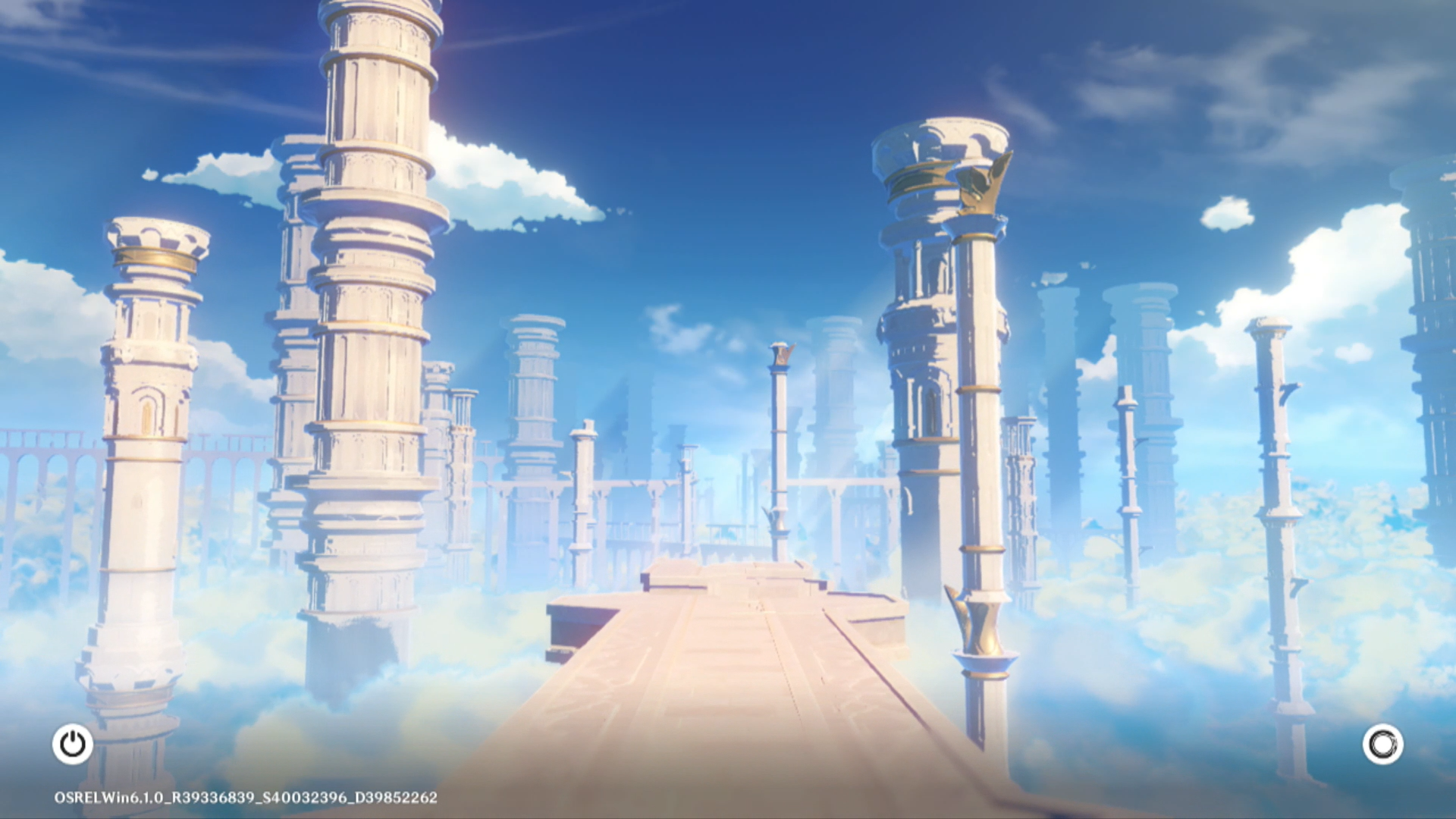Click the power exit button

click(73, 744)
